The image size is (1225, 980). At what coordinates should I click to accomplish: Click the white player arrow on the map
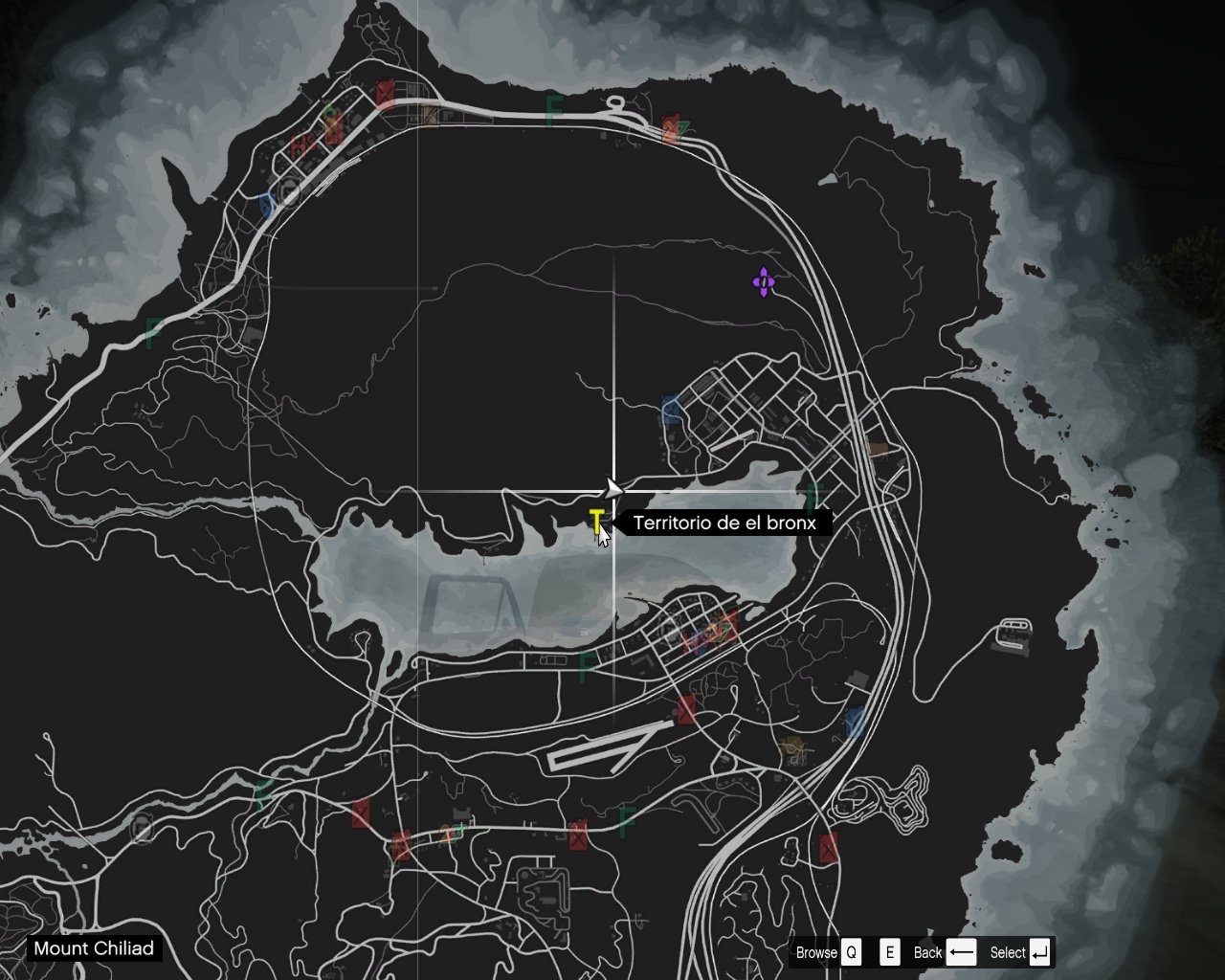click(612, 489)
